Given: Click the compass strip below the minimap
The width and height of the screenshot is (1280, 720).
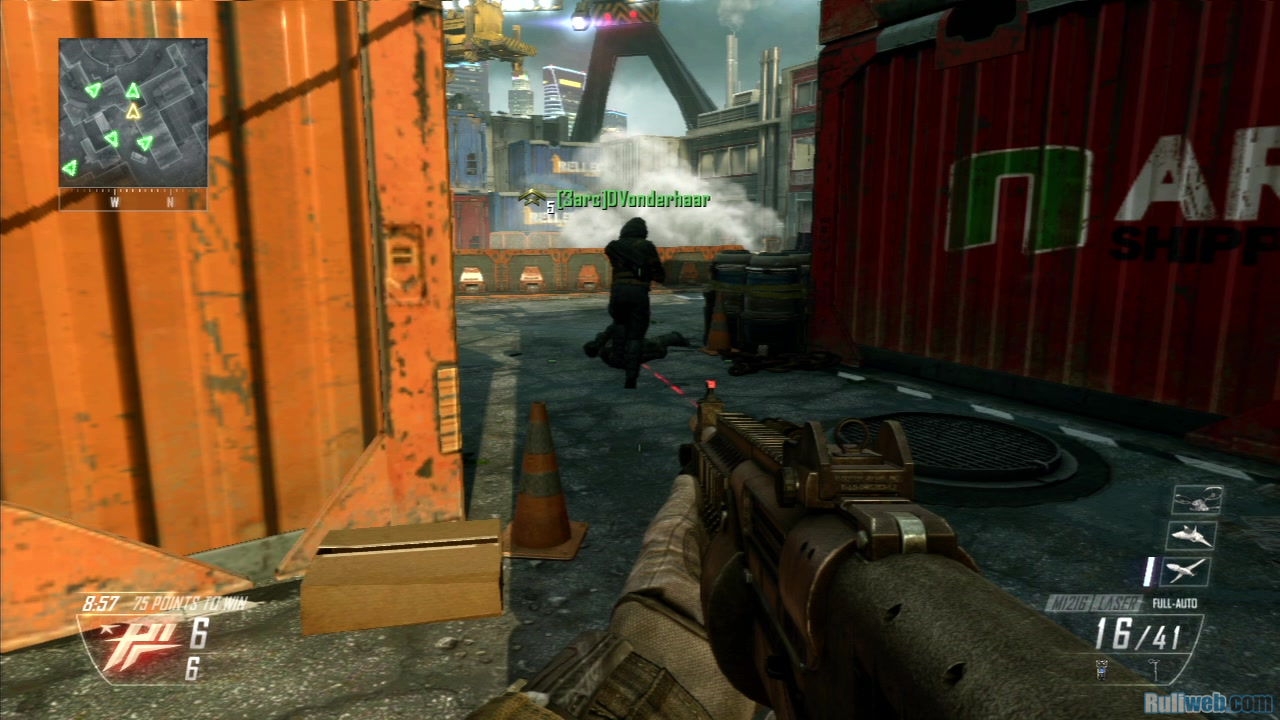Looking at the screenshot, I should click(x=133, y=200).
